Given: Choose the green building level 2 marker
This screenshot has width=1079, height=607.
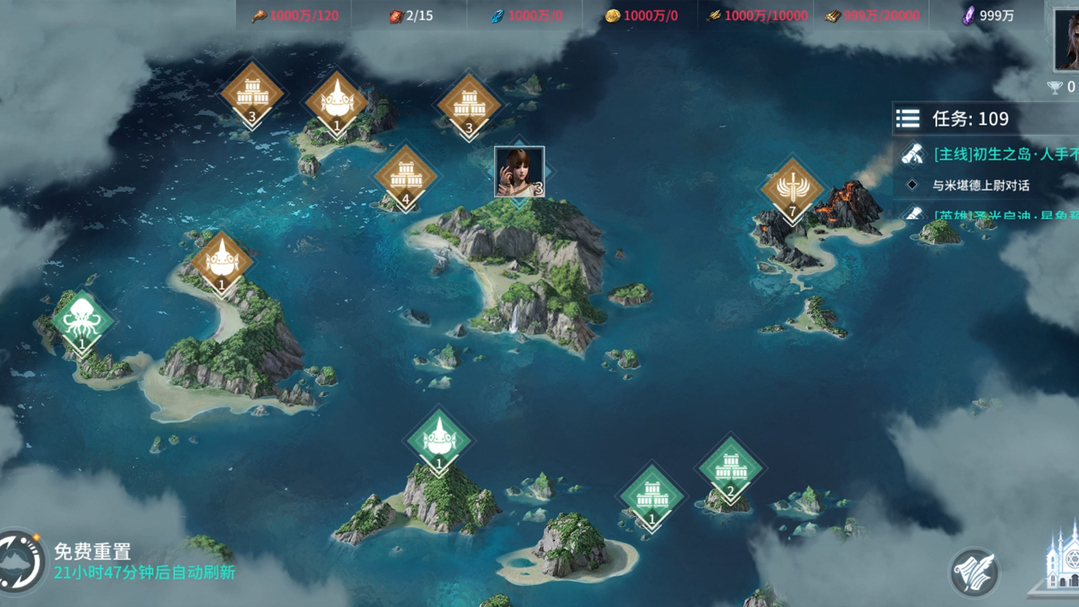Looking at the screenshot, I should tap(730, 469).
